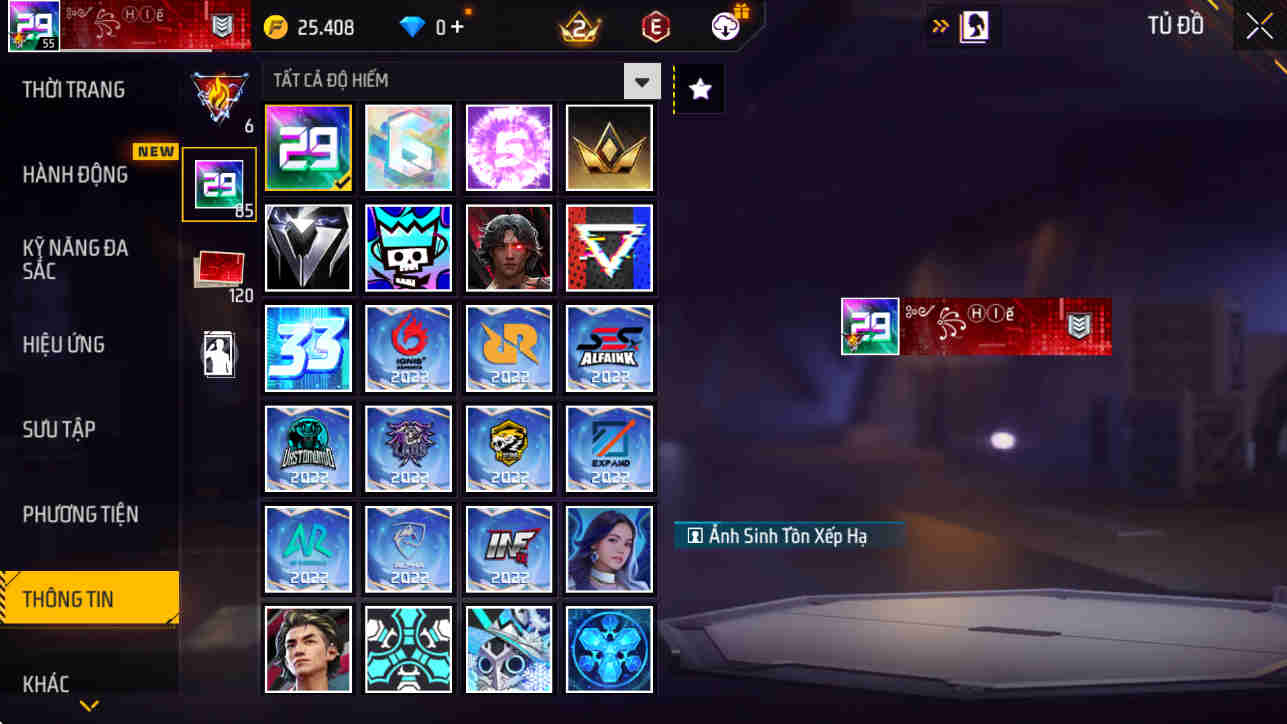Click the equipped banner preview on the right
Image resolution: width=1287 pixels, height=724 pixels.
975,325
